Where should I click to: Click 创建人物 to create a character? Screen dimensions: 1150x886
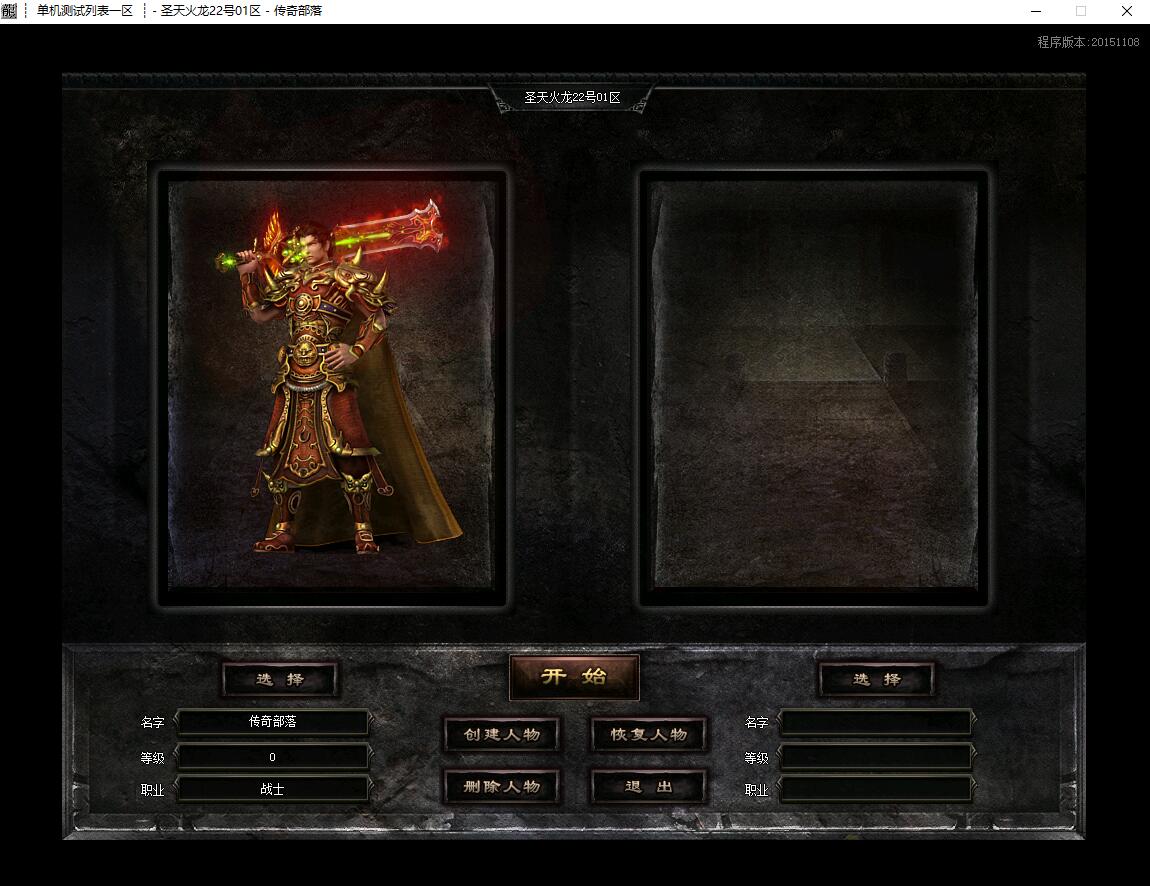click(x=501, y=735)
